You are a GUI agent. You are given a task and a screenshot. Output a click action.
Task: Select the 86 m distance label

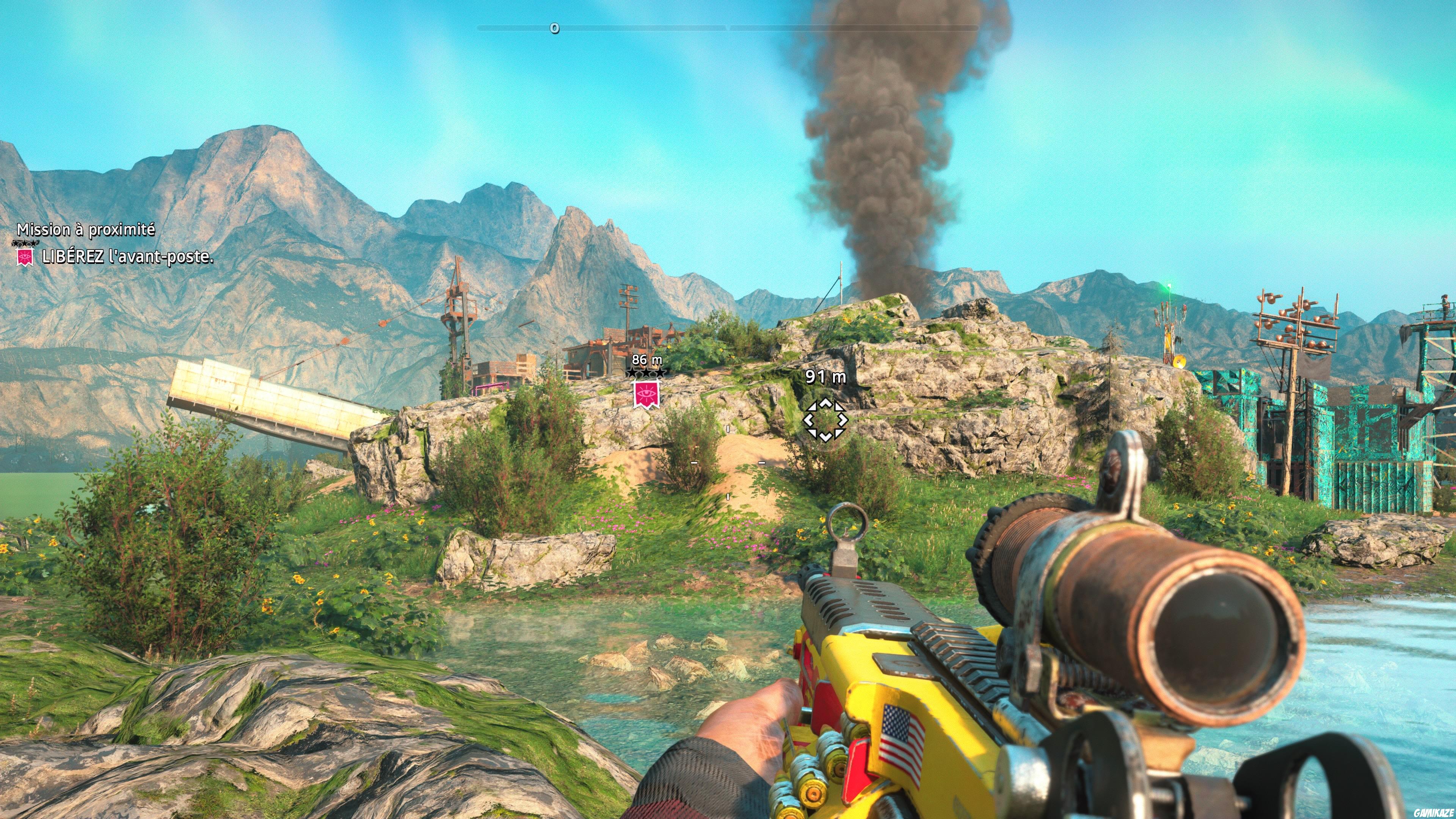click(647, 360)
